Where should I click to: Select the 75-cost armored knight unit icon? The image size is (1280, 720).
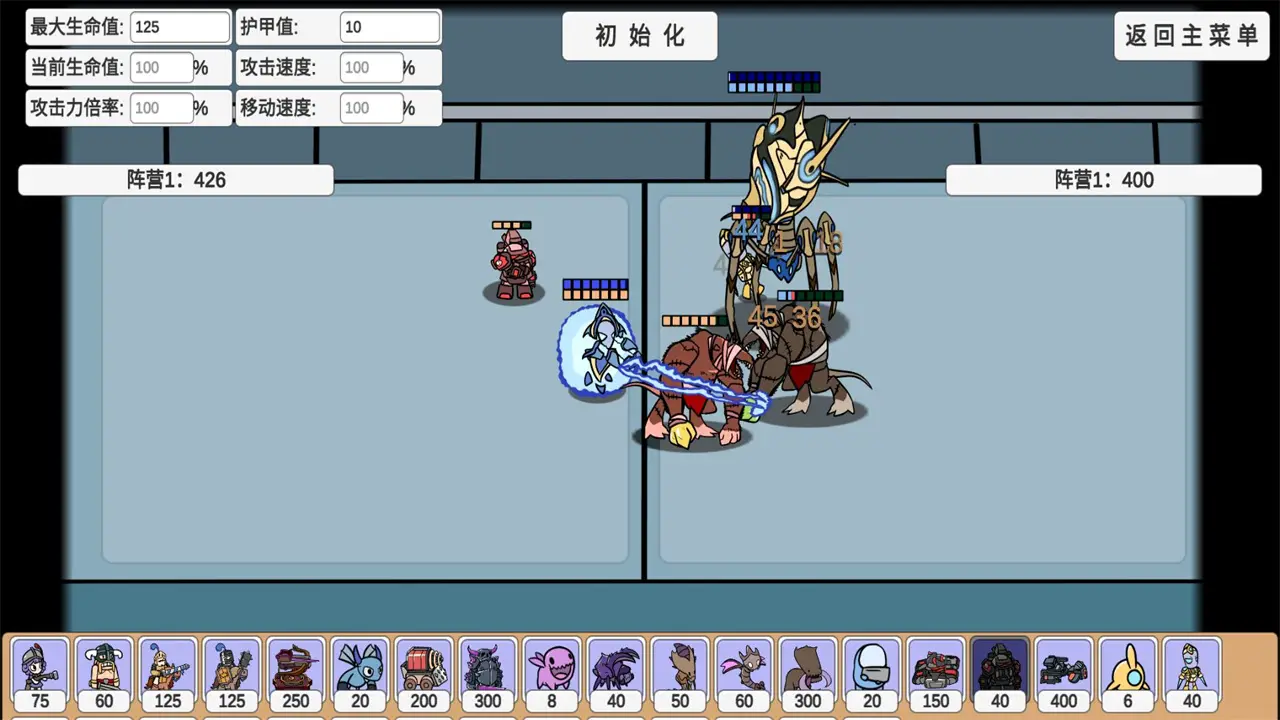pyautogui.click(x=40, y=670)
